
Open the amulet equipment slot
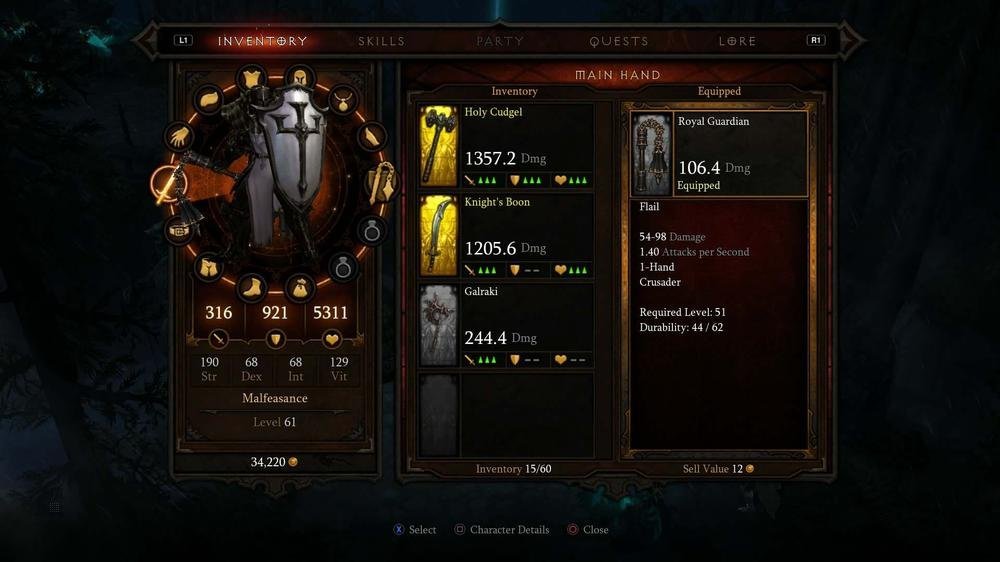[x=343, y=100]
